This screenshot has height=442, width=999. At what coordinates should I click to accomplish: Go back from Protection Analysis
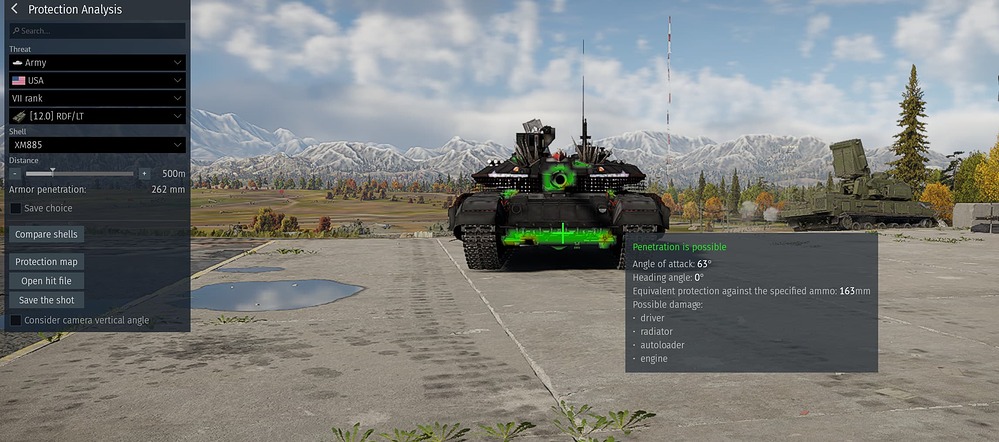point(14,9)
